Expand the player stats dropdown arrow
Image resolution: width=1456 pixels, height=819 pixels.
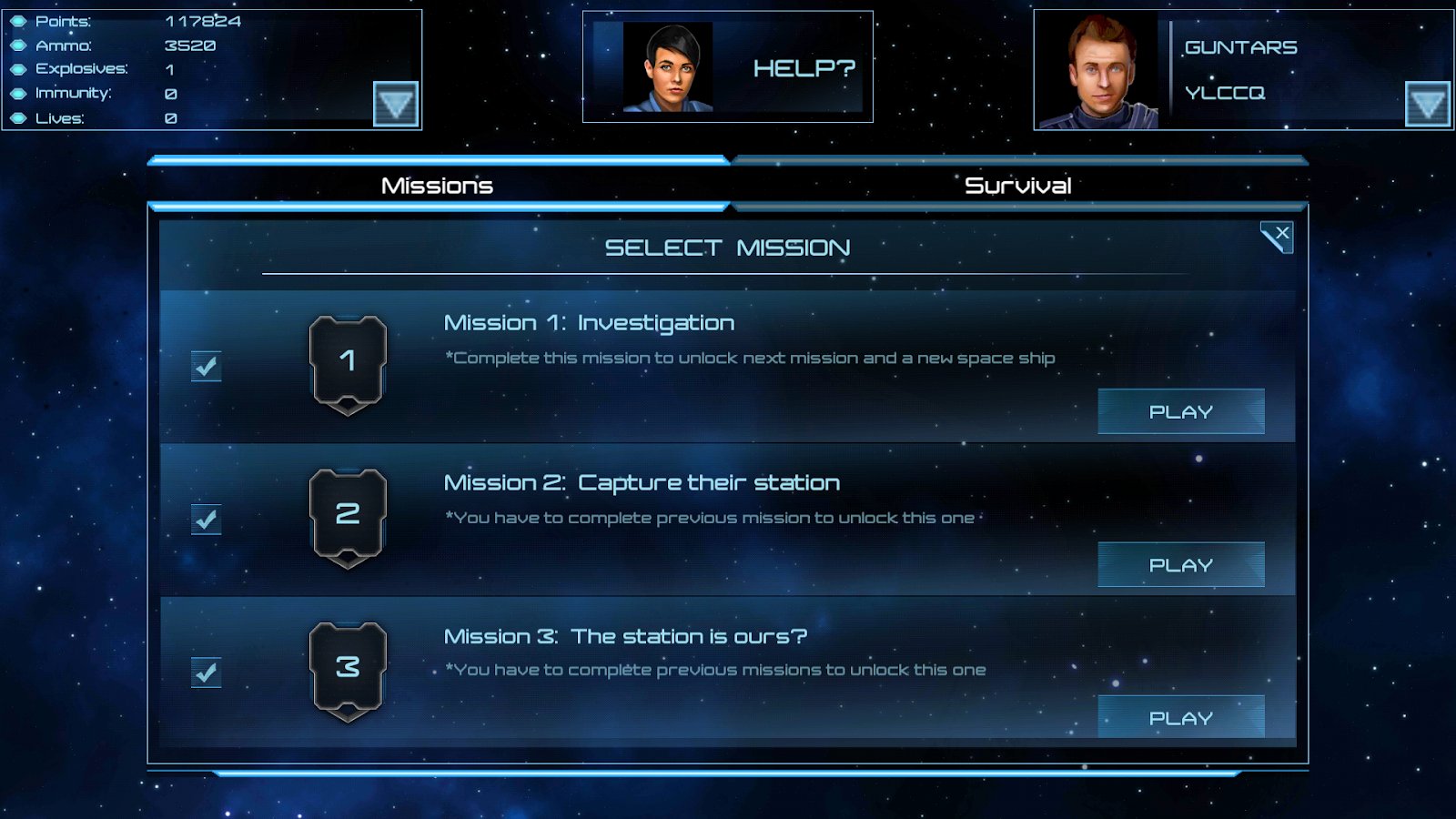tap(396, 104)
